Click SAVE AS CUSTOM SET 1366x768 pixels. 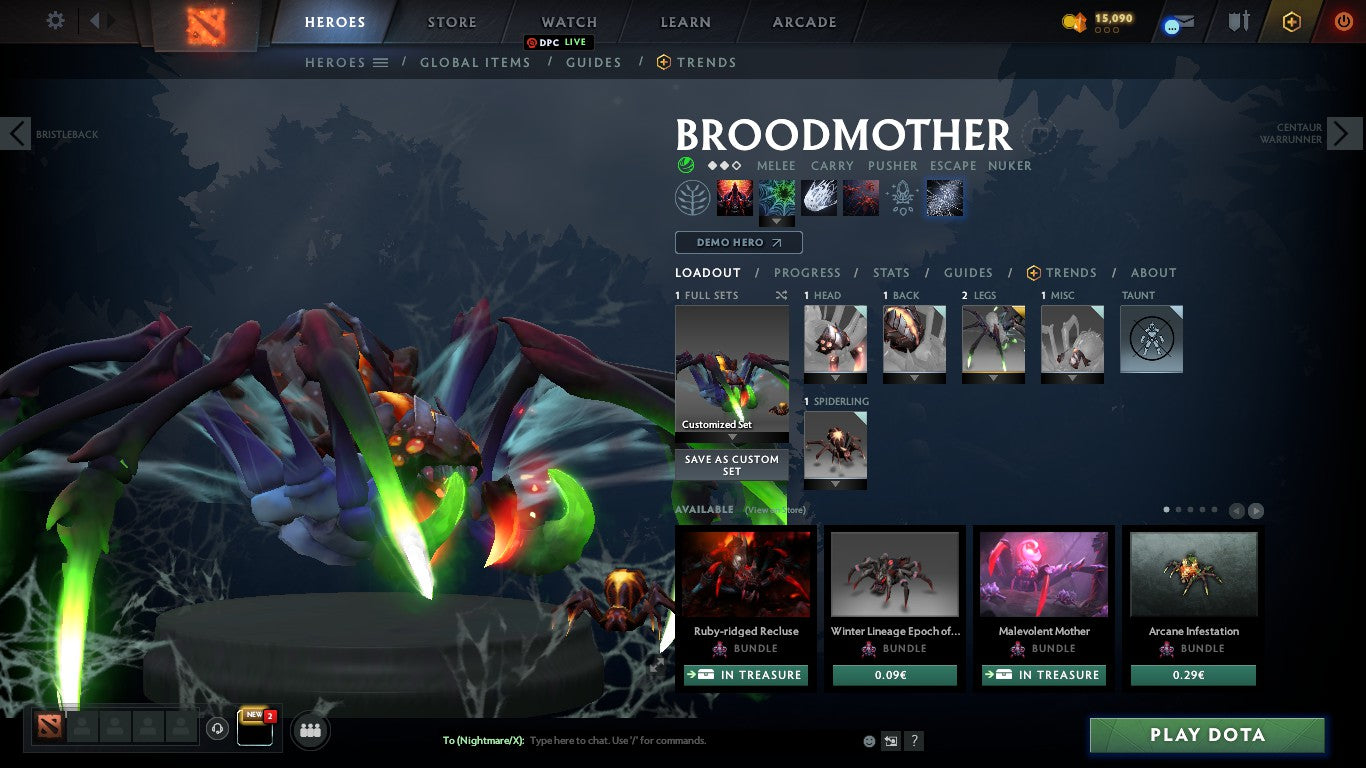point(731,465)
